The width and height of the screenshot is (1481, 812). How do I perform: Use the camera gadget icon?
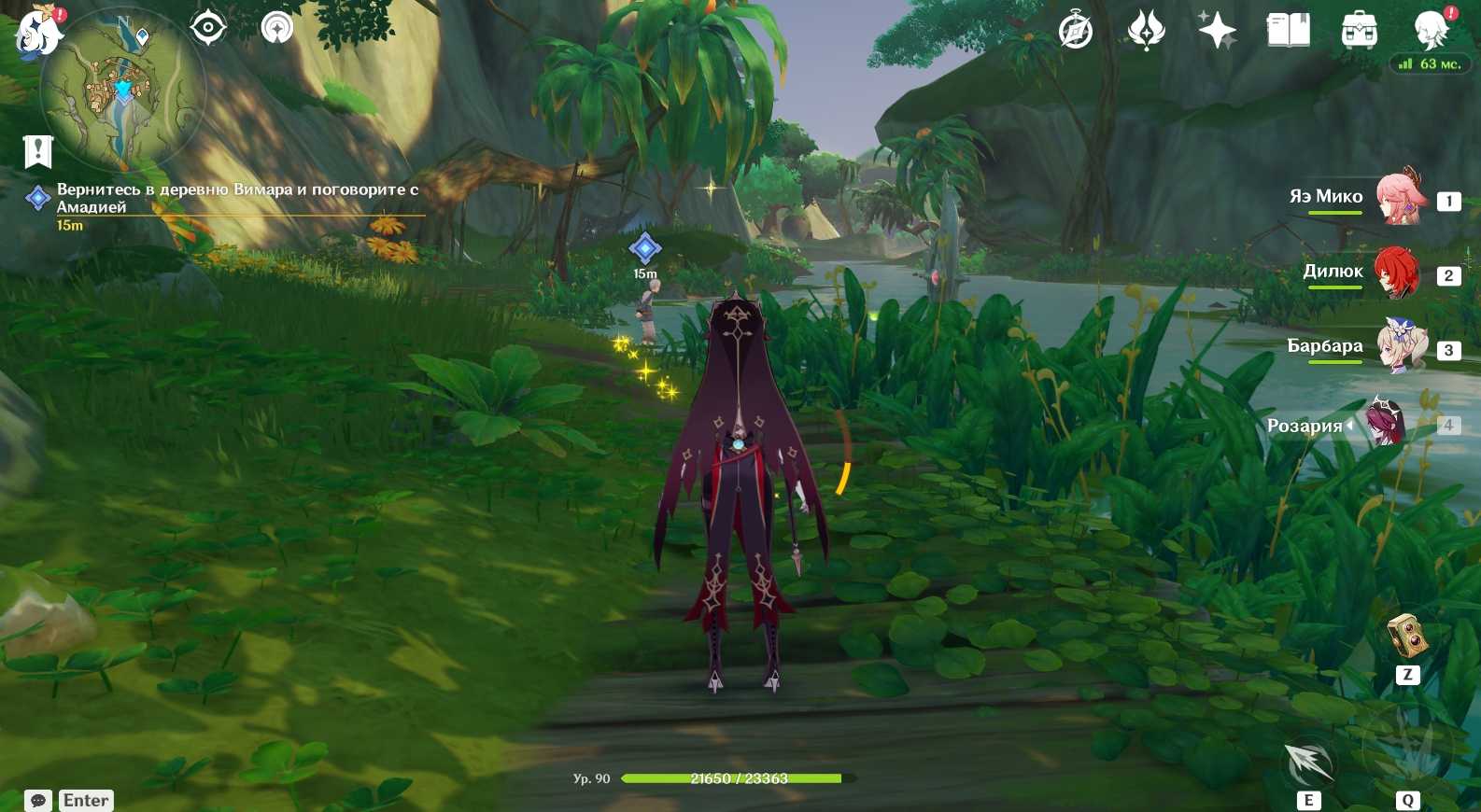coord(1407,637)
